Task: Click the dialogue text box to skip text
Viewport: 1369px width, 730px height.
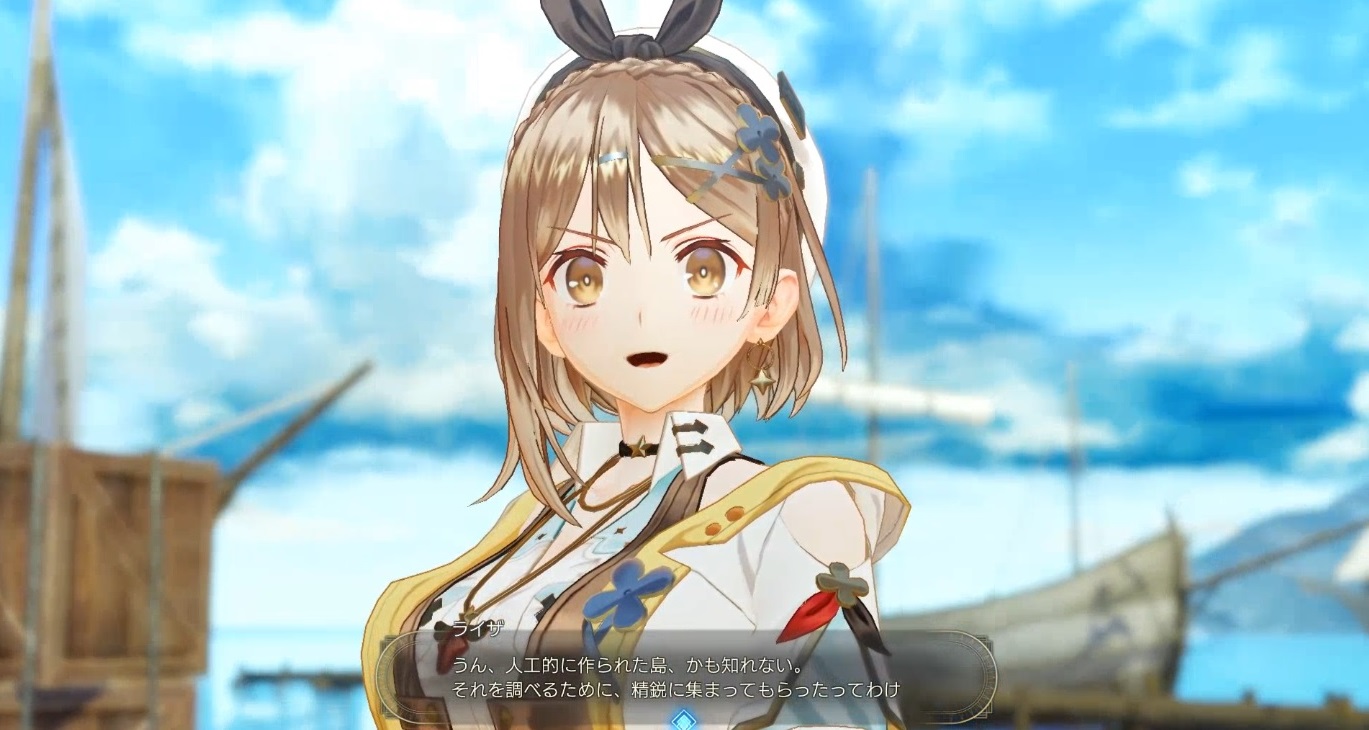Action: [x=690, y=678]
